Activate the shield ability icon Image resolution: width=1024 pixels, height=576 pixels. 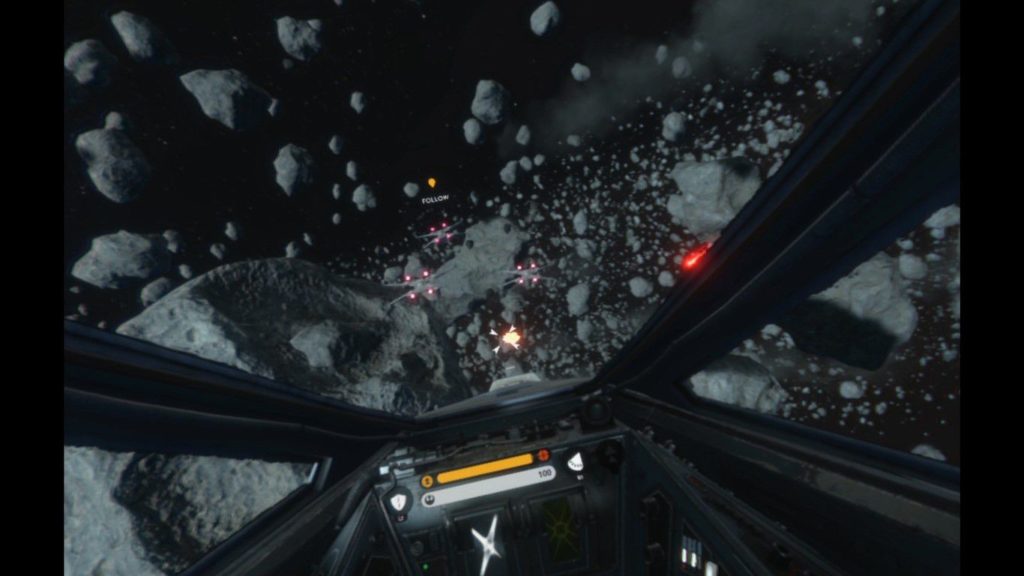[x=399, y=501]
